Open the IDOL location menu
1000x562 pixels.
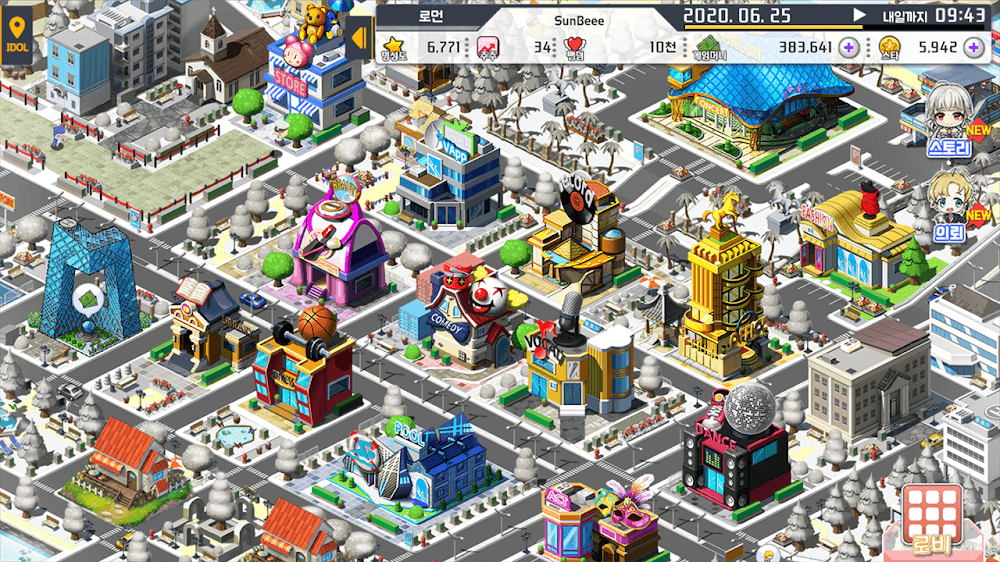click(x=17, y=40)
